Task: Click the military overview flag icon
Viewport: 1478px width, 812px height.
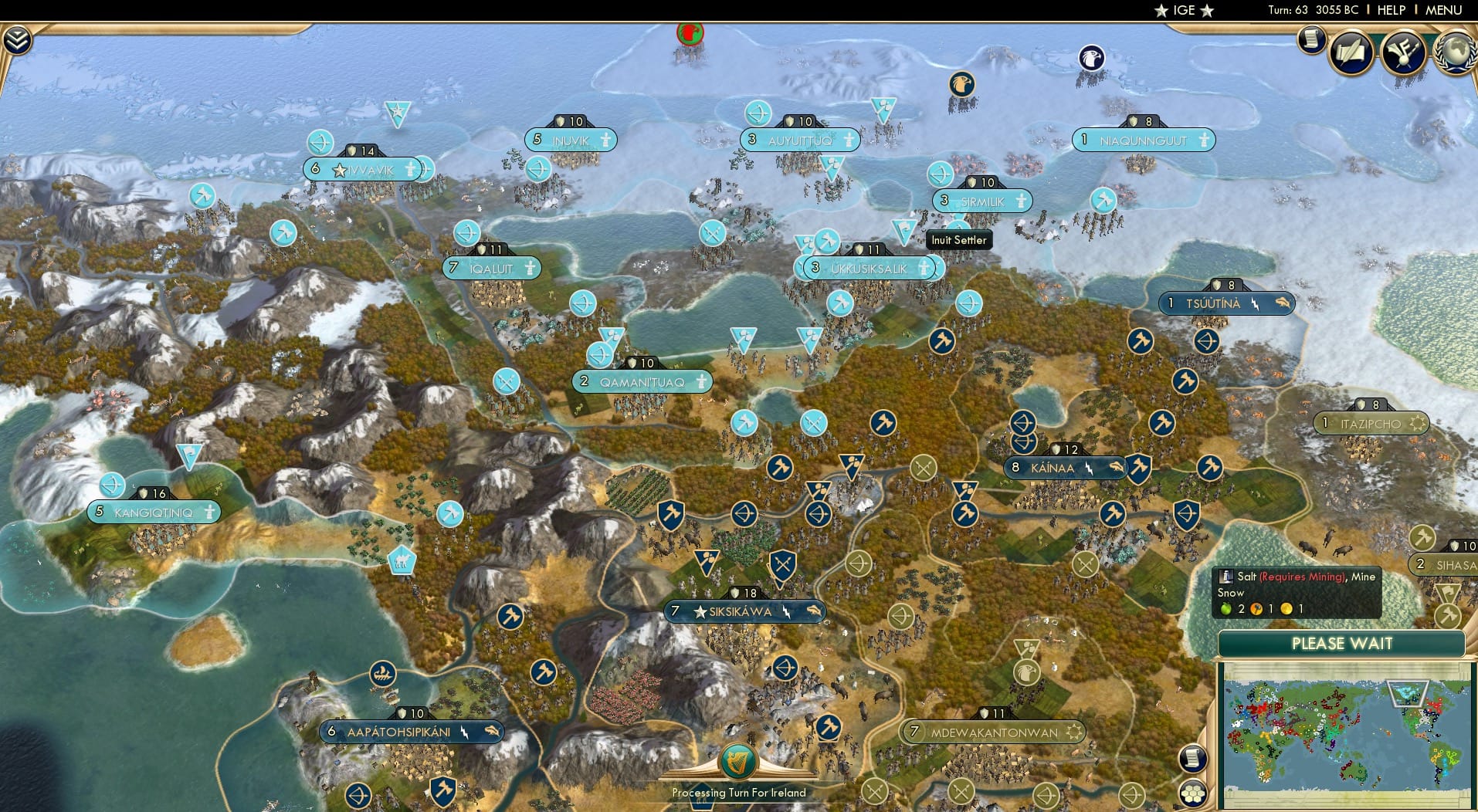Action: (x=1403, y=52)
